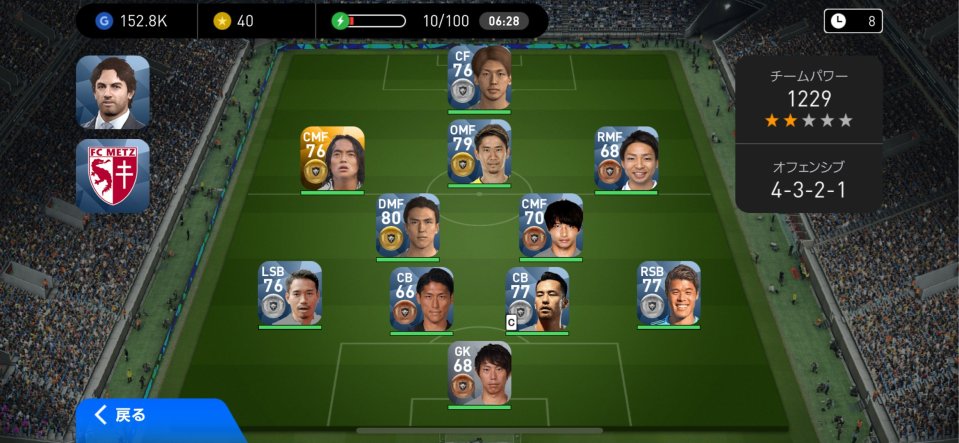Open the manager portrait

coord(113,92)
